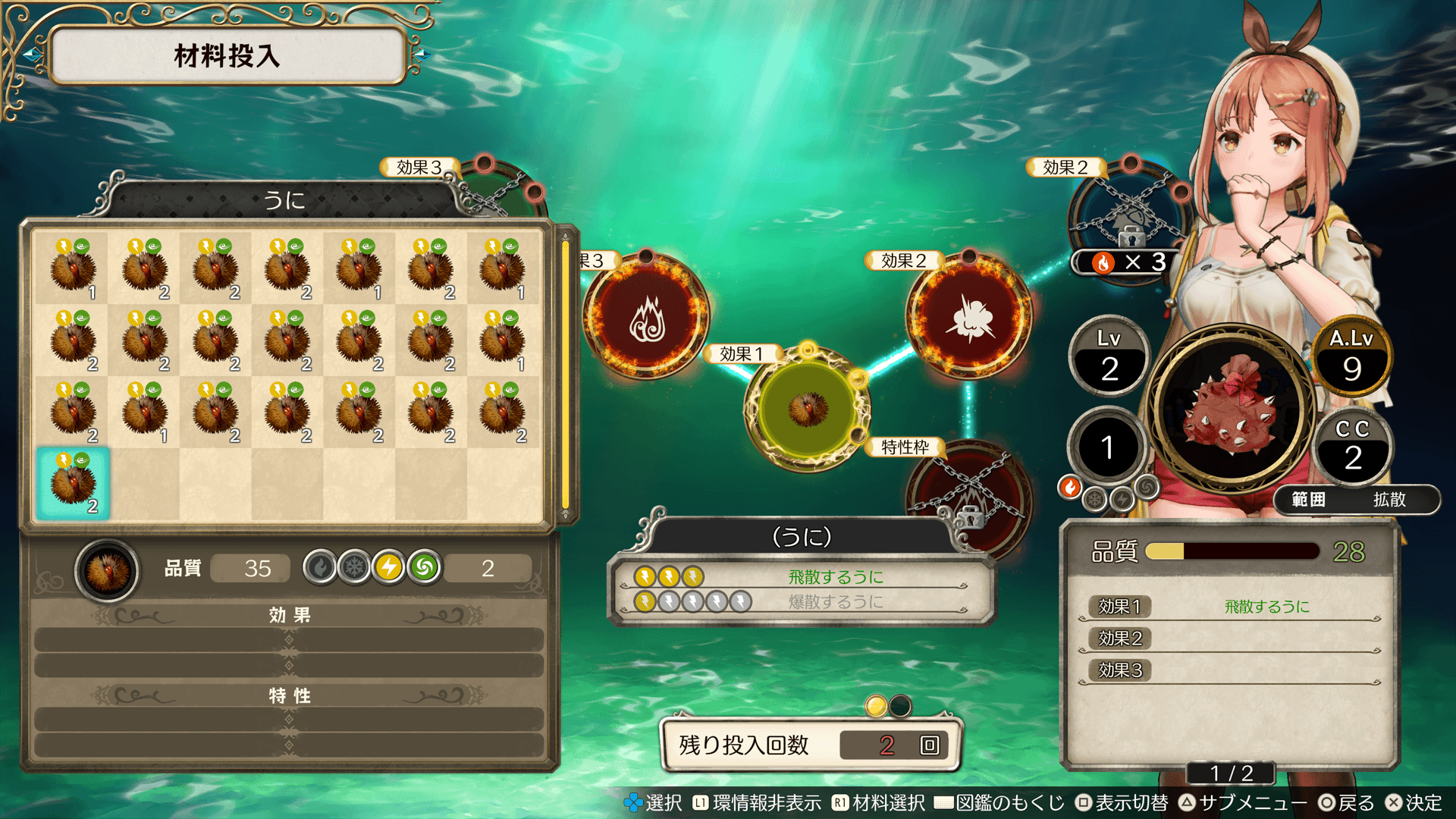Click the 効果2 row in the result panel

[x=1228, y=639]
